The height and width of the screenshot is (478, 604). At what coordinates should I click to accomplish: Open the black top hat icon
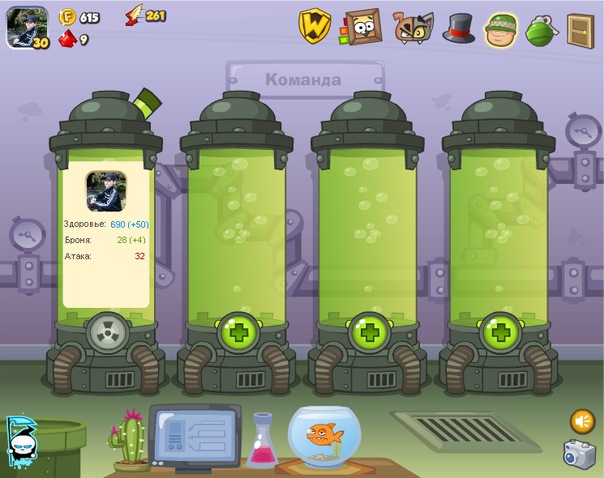(459, 28)
